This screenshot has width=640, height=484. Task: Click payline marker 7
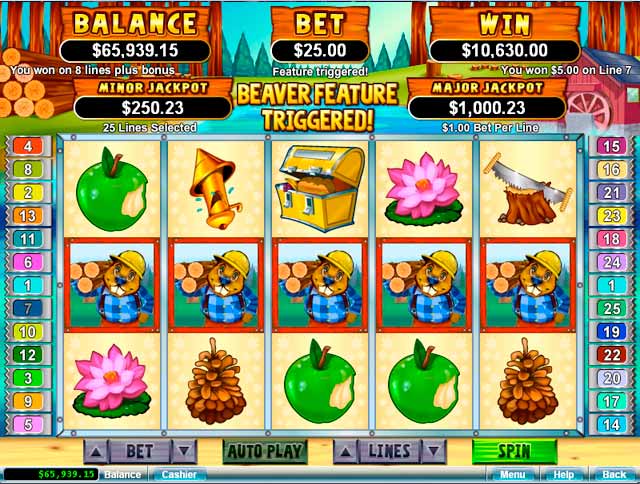(x=27, y=308)
